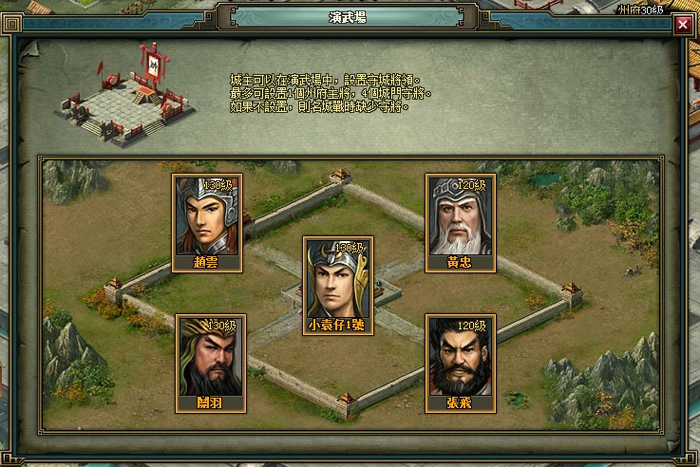Image resolution: width=700 pixels, height=467 pixels.
Task: Pick the 張飛 general portrait
Action: [460, 358]
